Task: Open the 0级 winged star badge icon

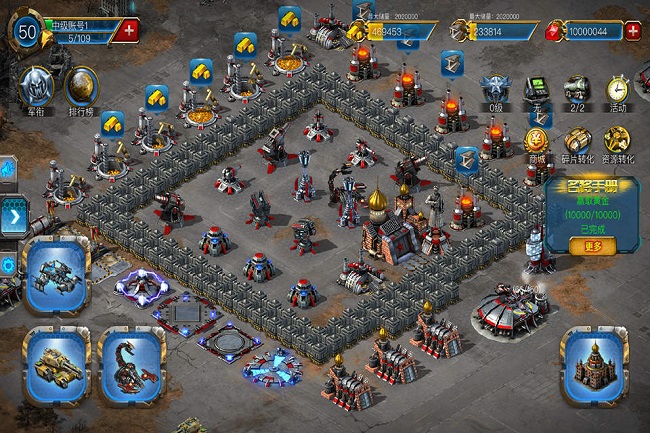Action: coord(495,89)
